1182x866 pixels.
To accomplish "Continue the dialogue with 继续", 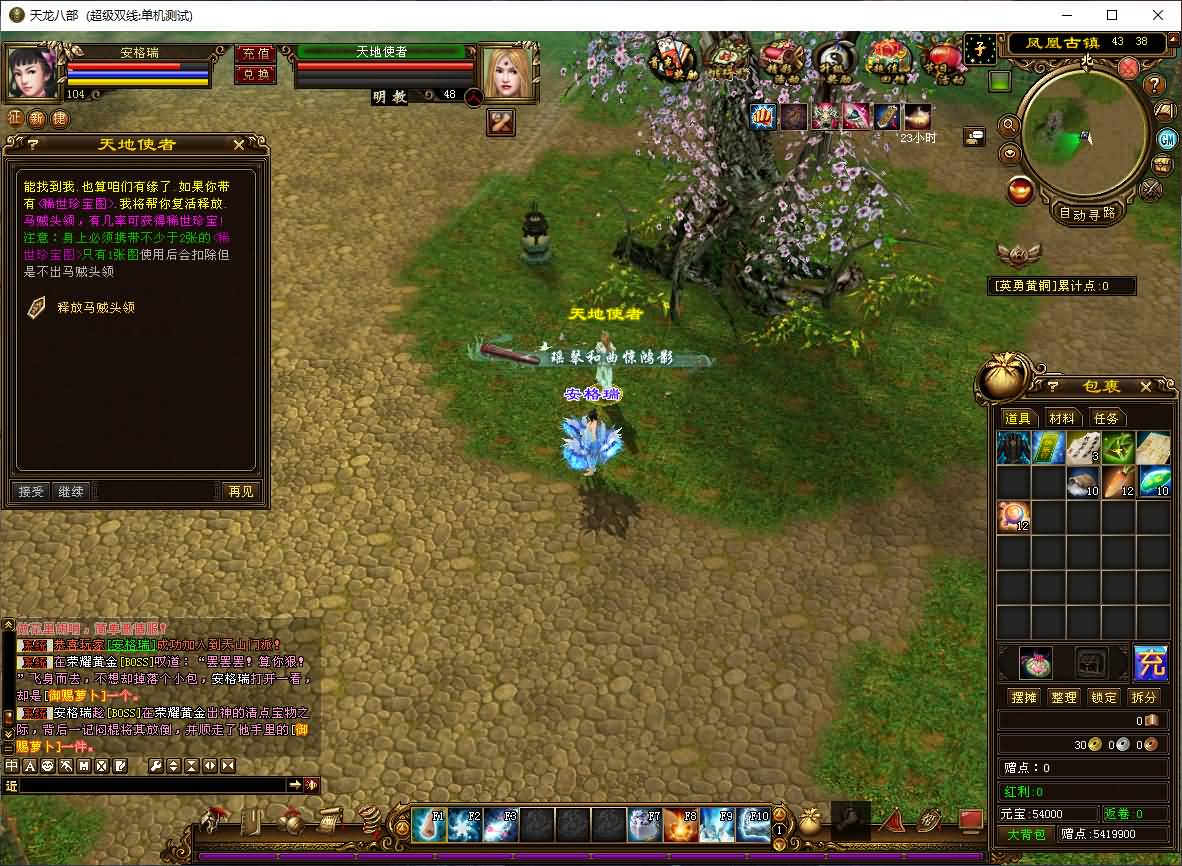I will tap(71, 491).
